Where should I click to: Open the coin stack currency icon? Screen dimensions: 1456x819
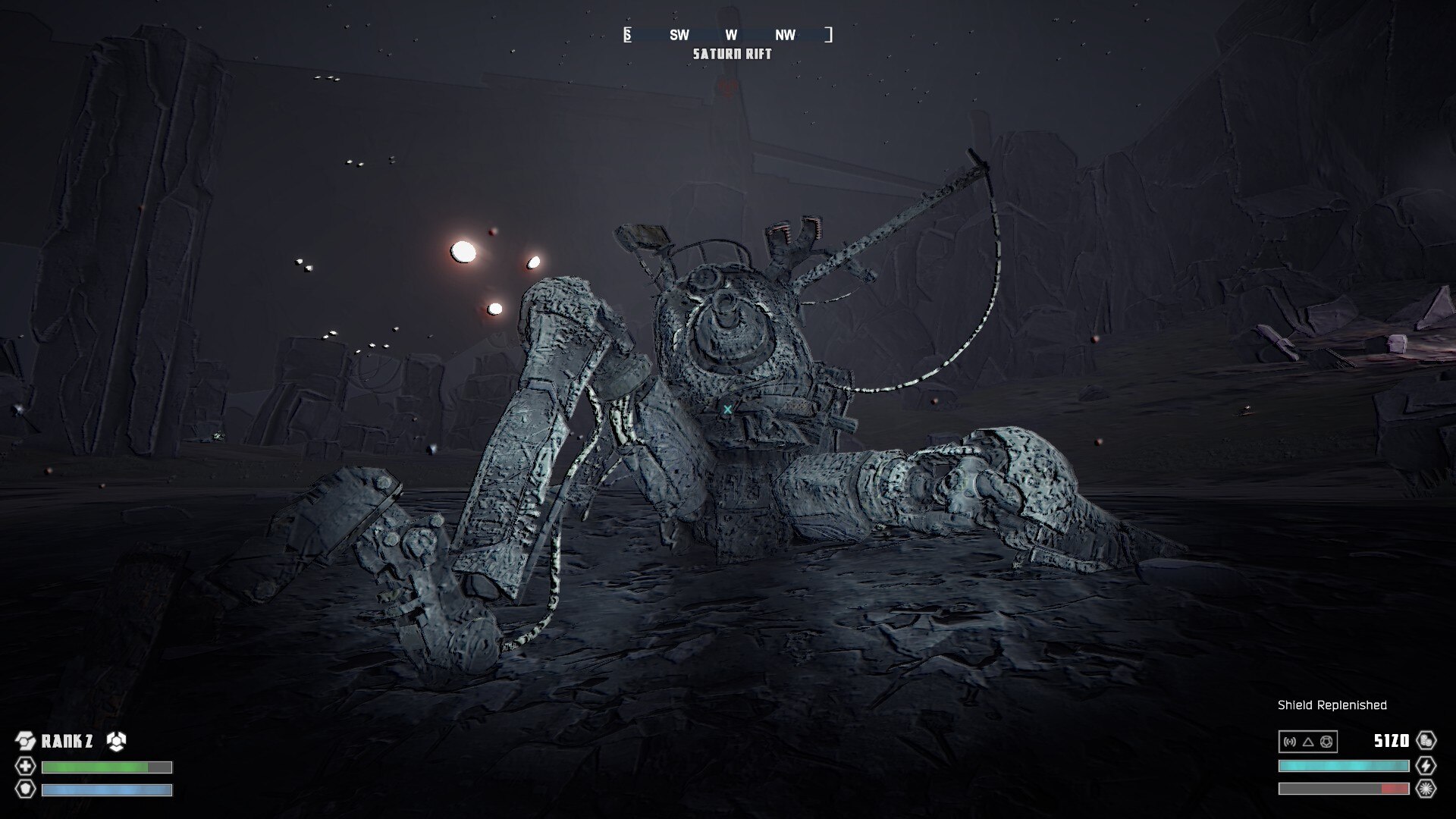coord(1426,741)
